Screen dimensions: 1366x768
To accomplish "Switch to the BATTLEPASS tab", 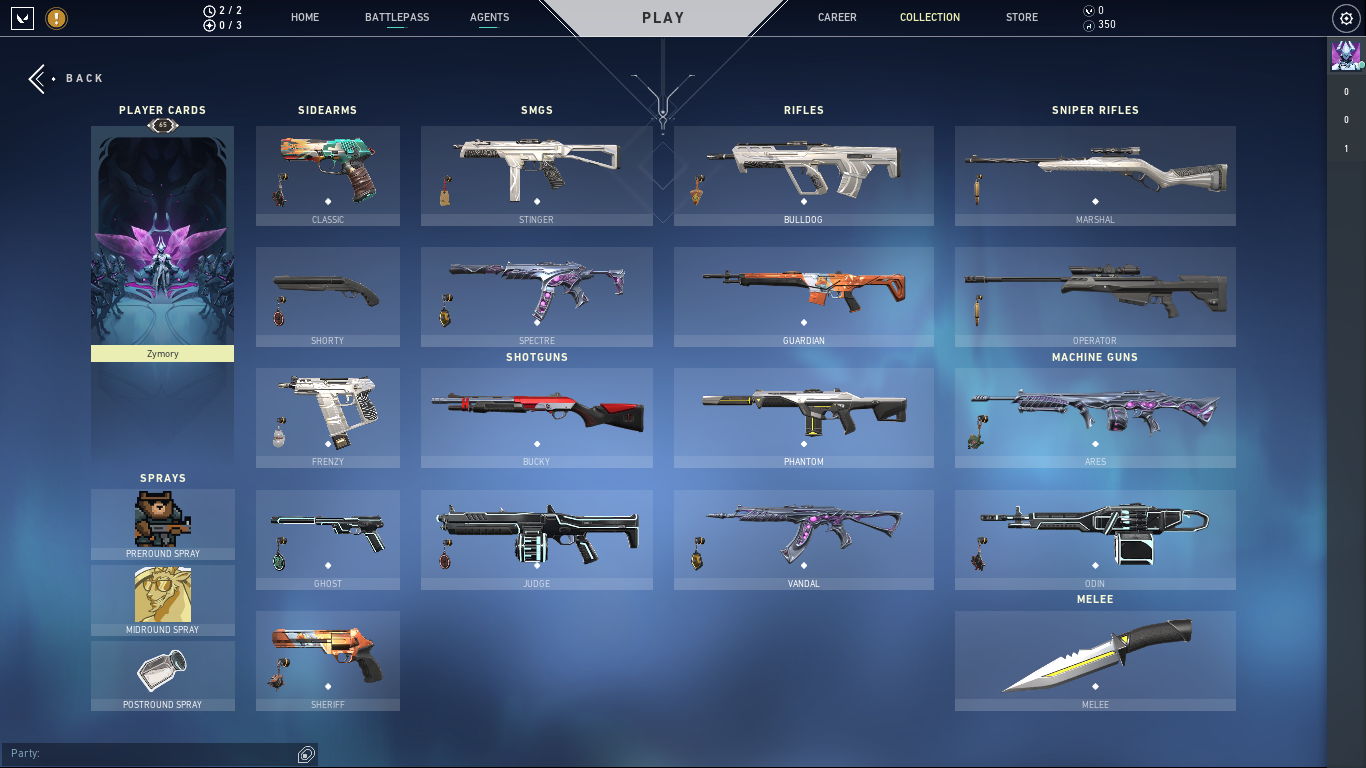I will pos(397,17).
